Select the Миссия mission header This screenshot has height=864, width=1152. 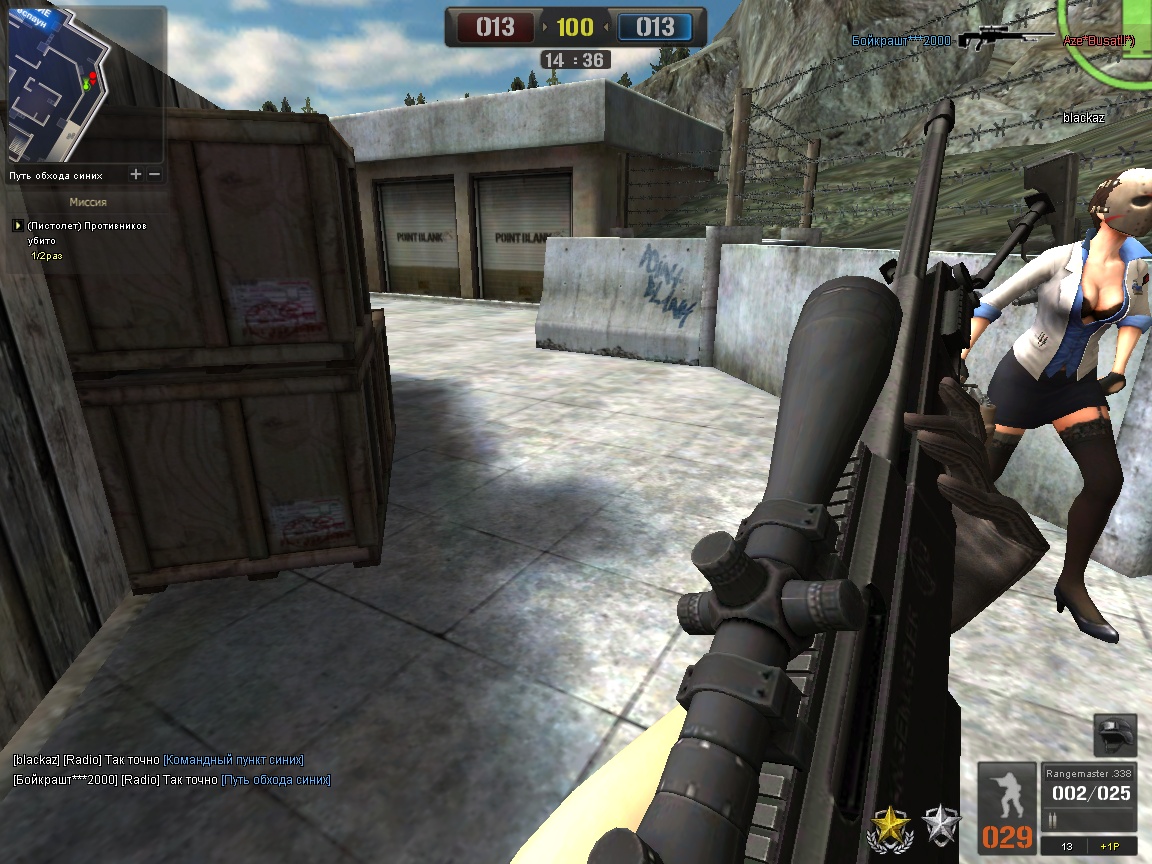(88, 202)
